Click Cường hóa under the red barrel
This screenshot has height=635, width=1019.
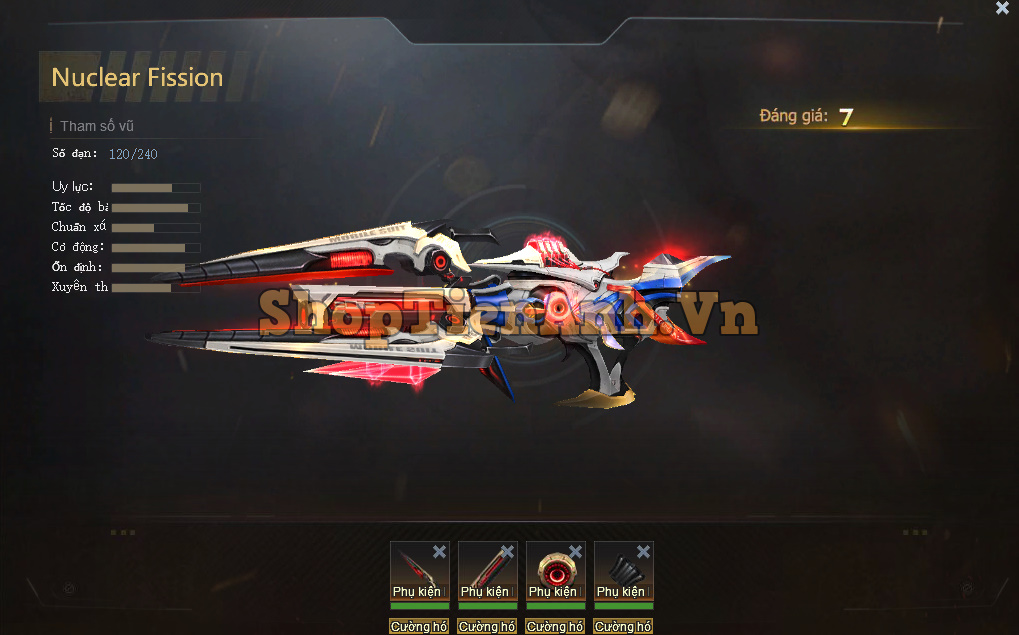(487, 627)
